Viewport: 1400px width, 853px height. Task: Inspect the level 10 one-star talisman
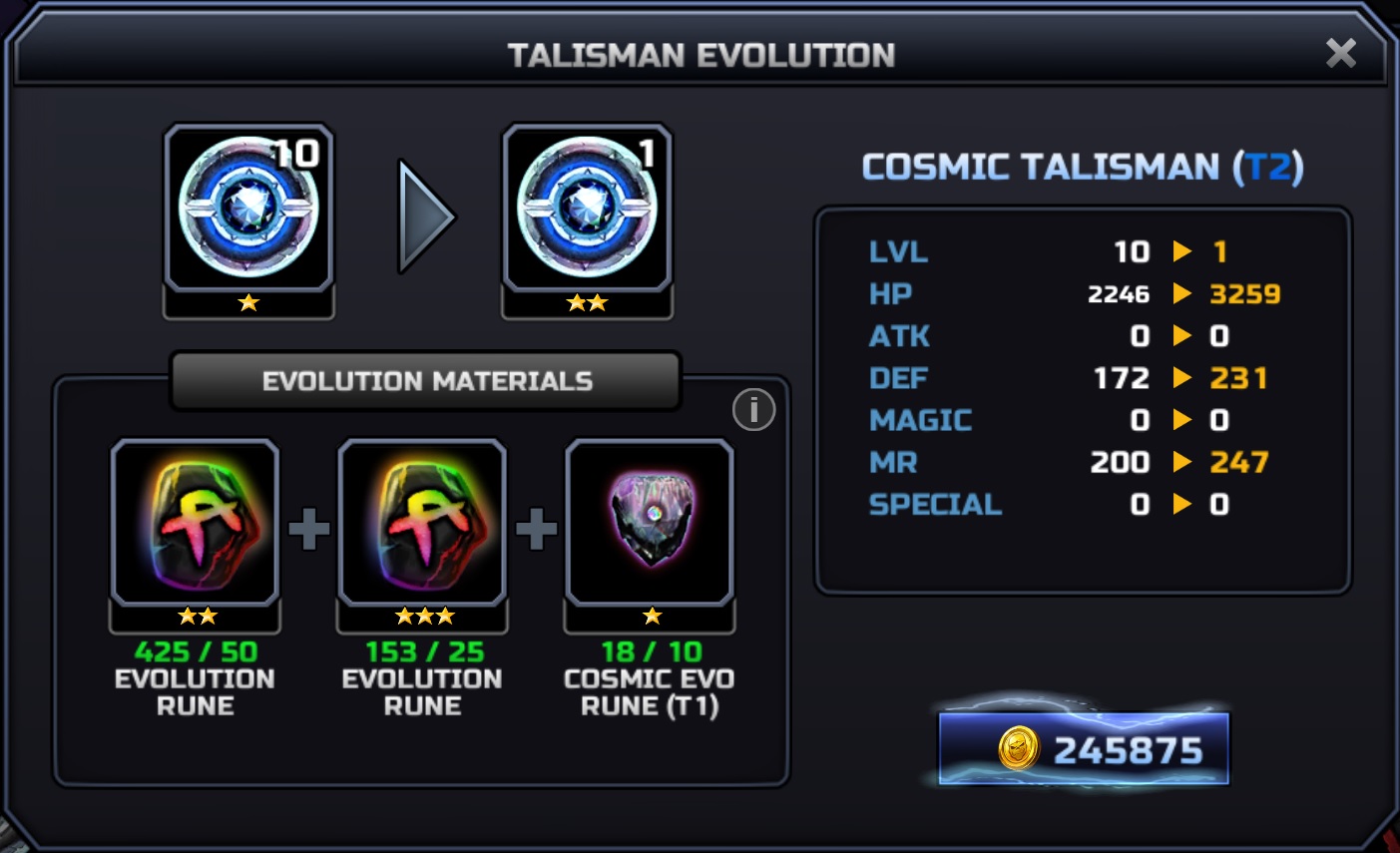[x=248, y=208]
